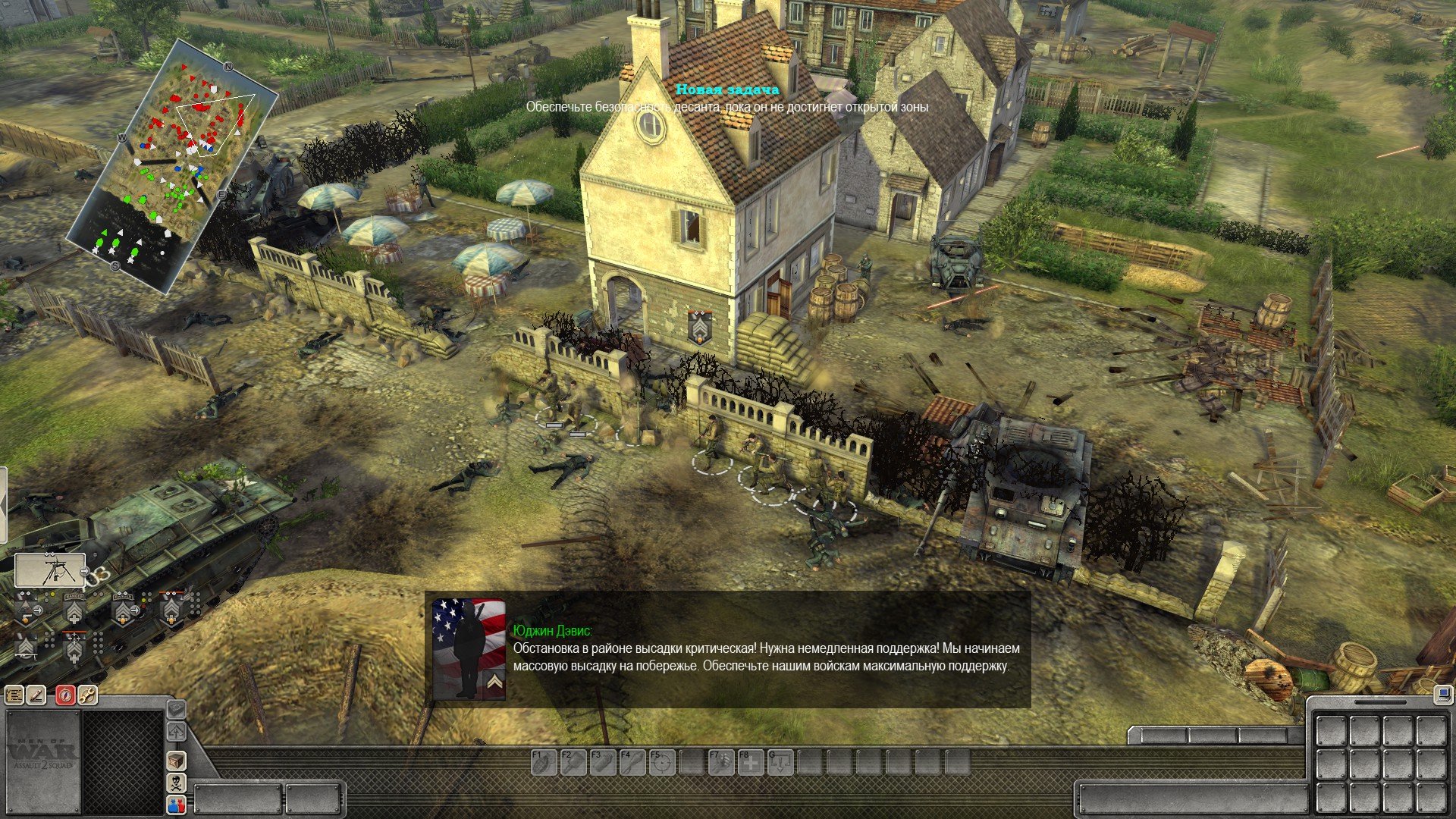
Task: Activate the crosshair aim action
Action: [661, 761]
